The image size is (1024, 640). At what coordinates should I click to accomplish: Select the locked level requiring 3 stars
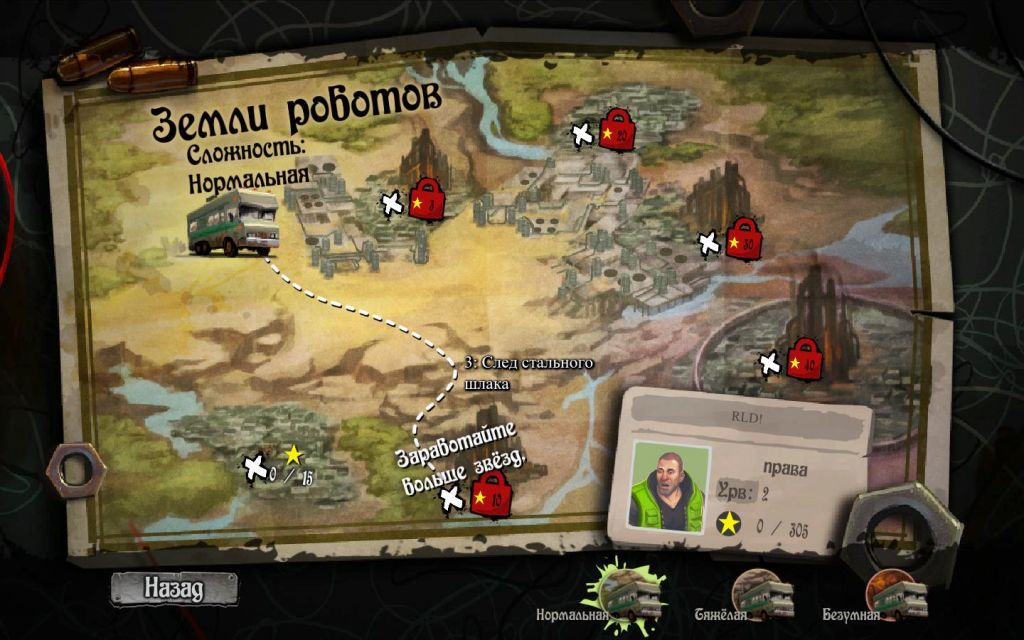click(x=427, y=203)
